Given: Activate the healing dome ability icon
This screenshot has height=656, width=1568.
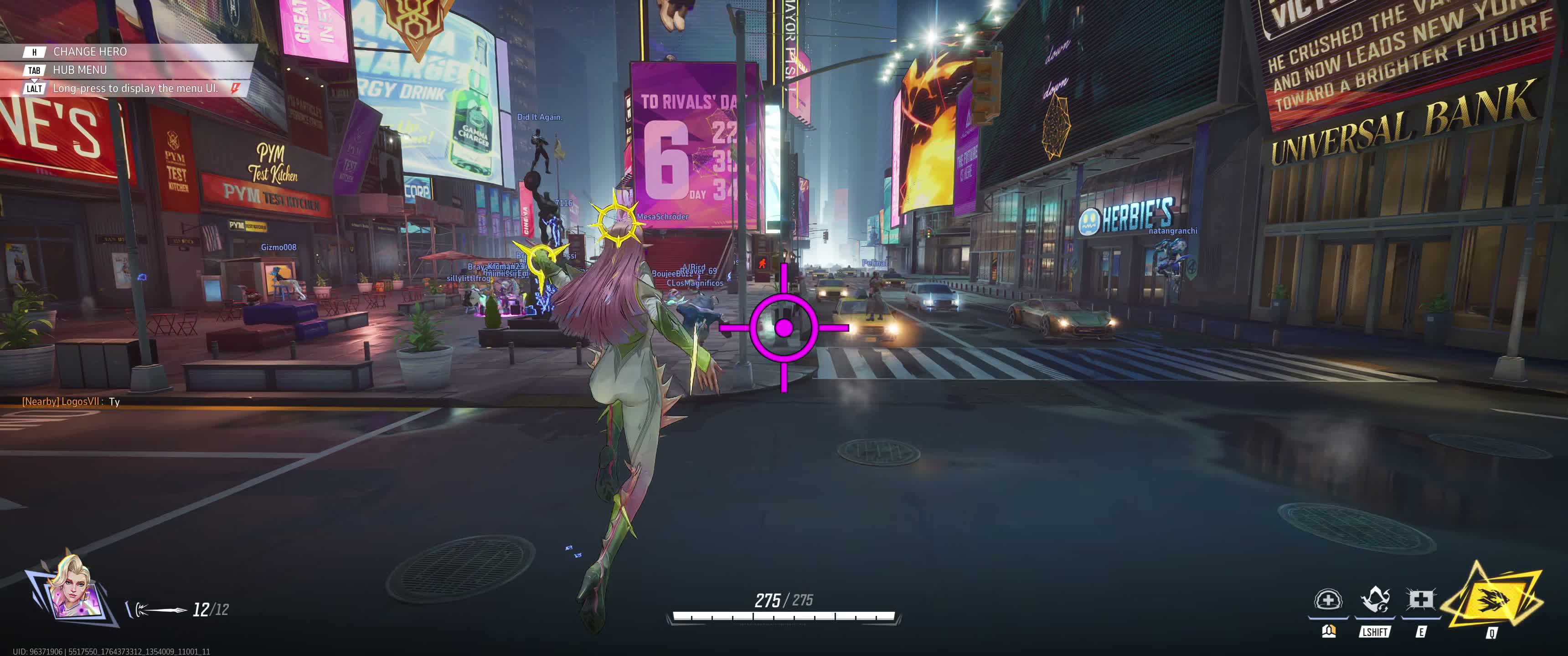Looking at the screenshot, I should tap(1328, 601).
